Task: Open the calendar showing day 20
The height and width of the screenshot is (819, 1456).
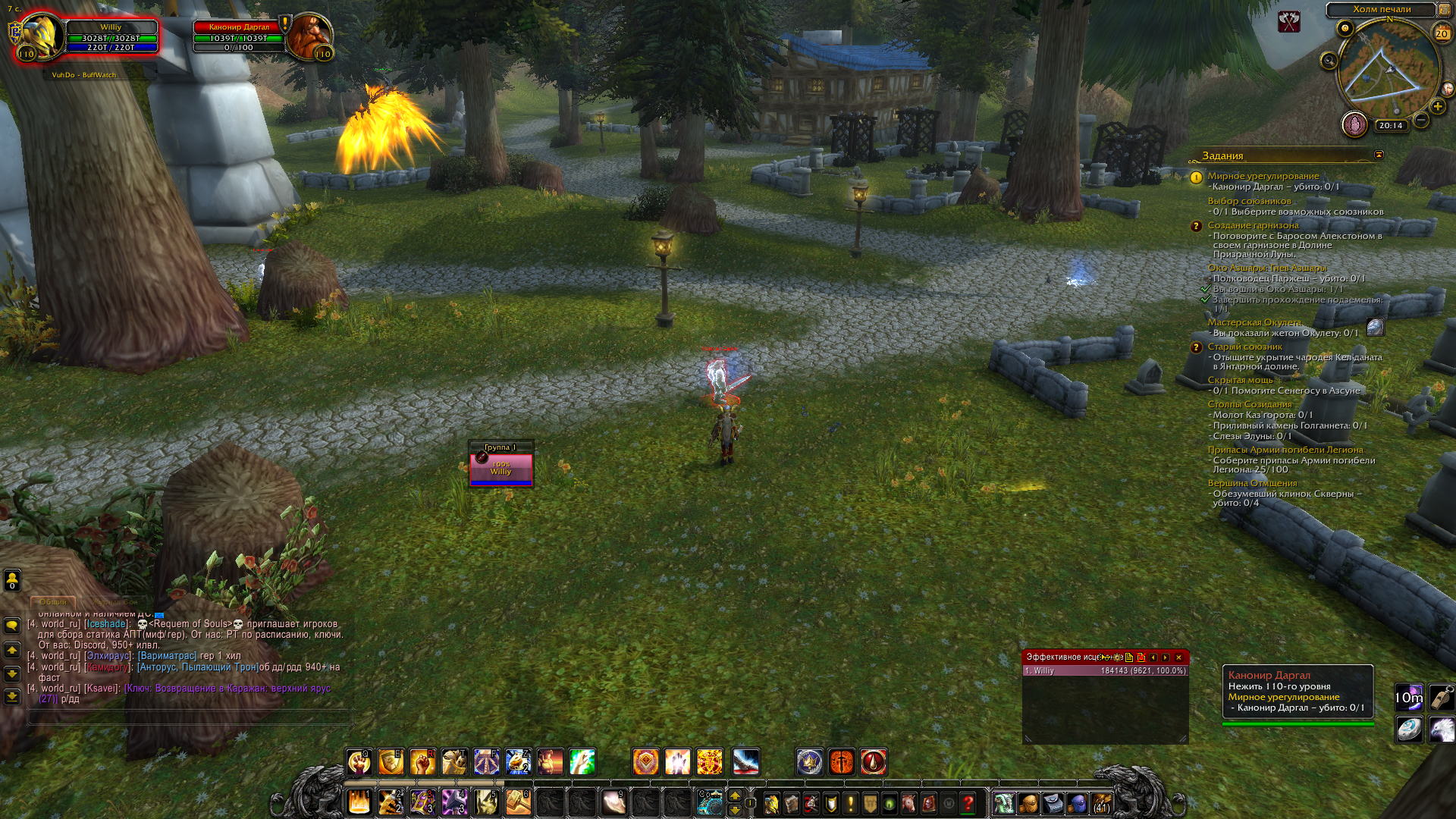Action: (x=1442, y=33)
